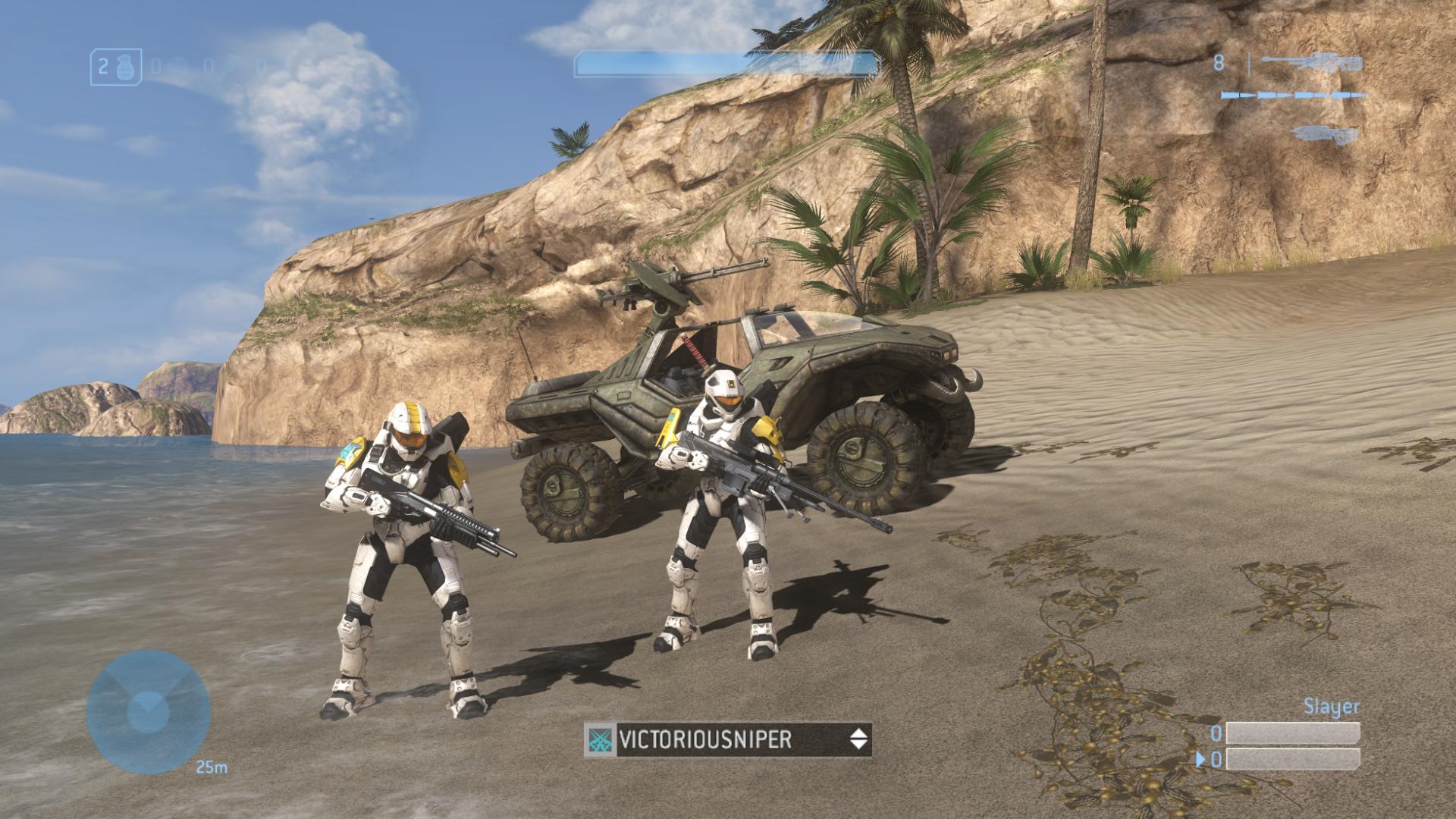Select the holstered secondary weapon icon

pyautogui.click(x=1316, y=133)
